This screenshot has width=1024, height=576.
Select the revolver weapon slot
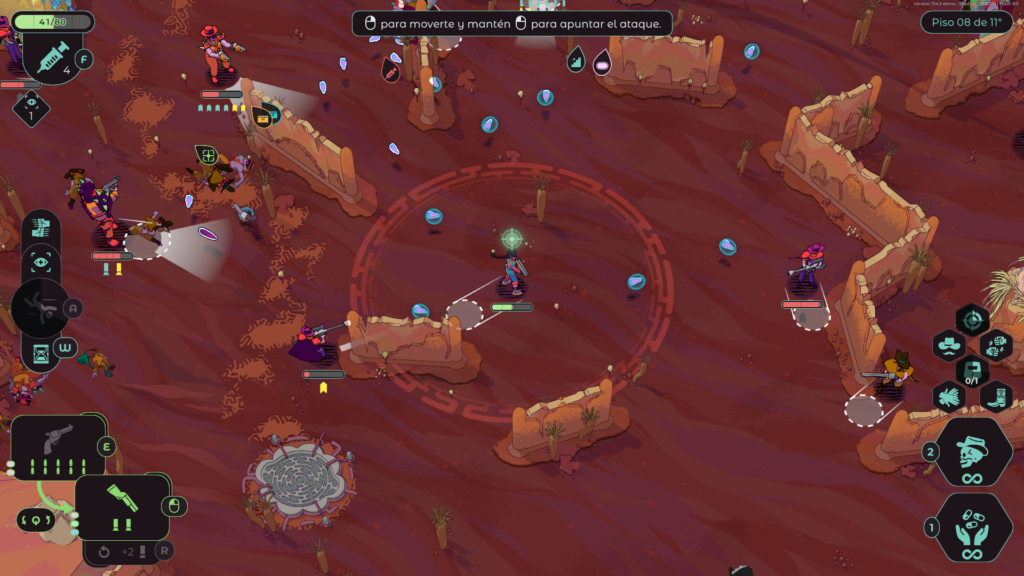point(58,446)
